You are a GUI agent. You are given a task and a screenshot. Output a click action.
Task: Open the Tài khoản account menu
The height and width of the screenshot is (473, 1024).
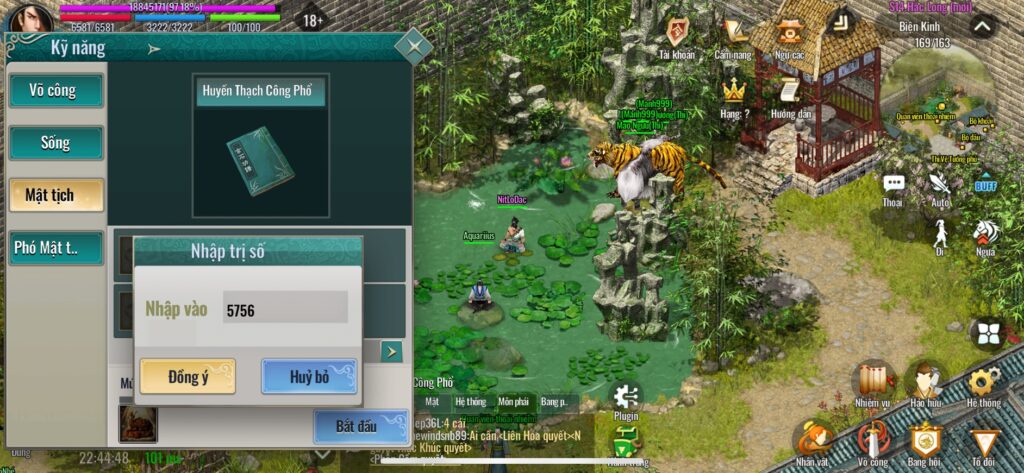678,35
